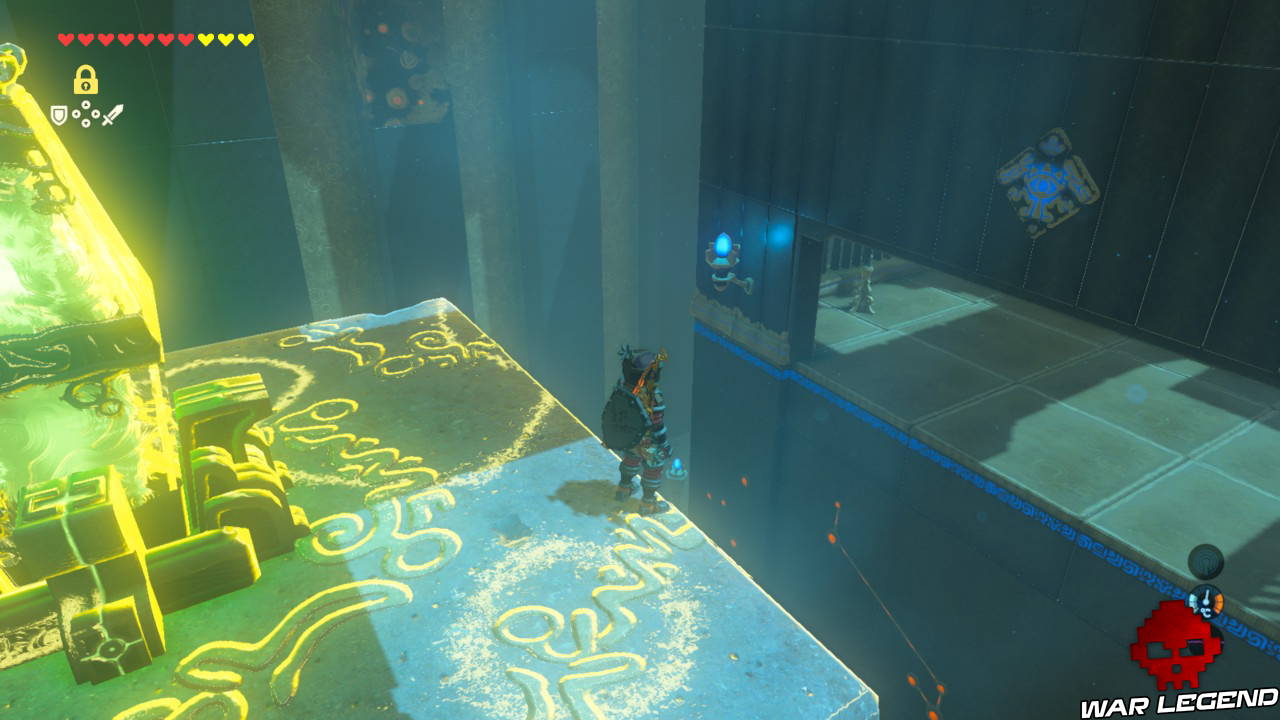
Task: Click the glowing blue torch lamp
Action: [x=722, y=248]
